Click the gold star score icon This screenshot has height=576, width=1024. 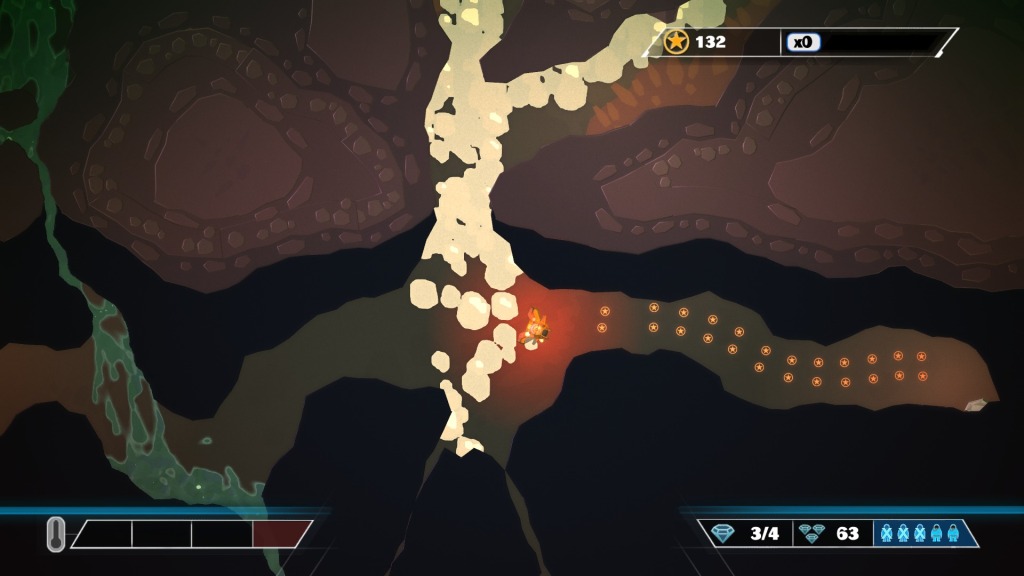677,42
